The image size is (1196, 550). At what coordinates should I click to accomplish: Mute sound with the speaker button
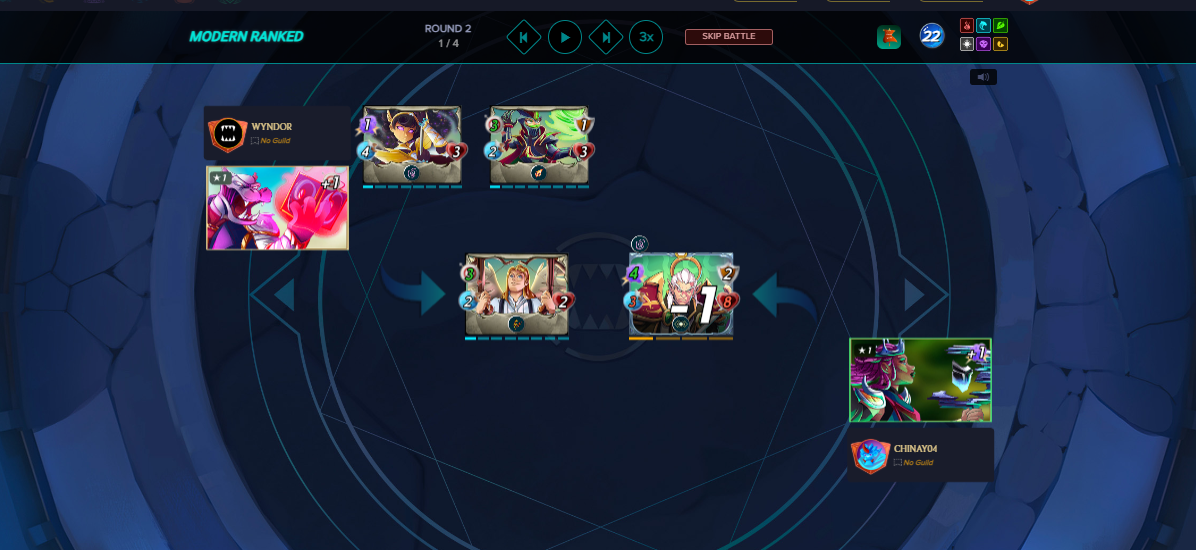(x=983, y=77)
